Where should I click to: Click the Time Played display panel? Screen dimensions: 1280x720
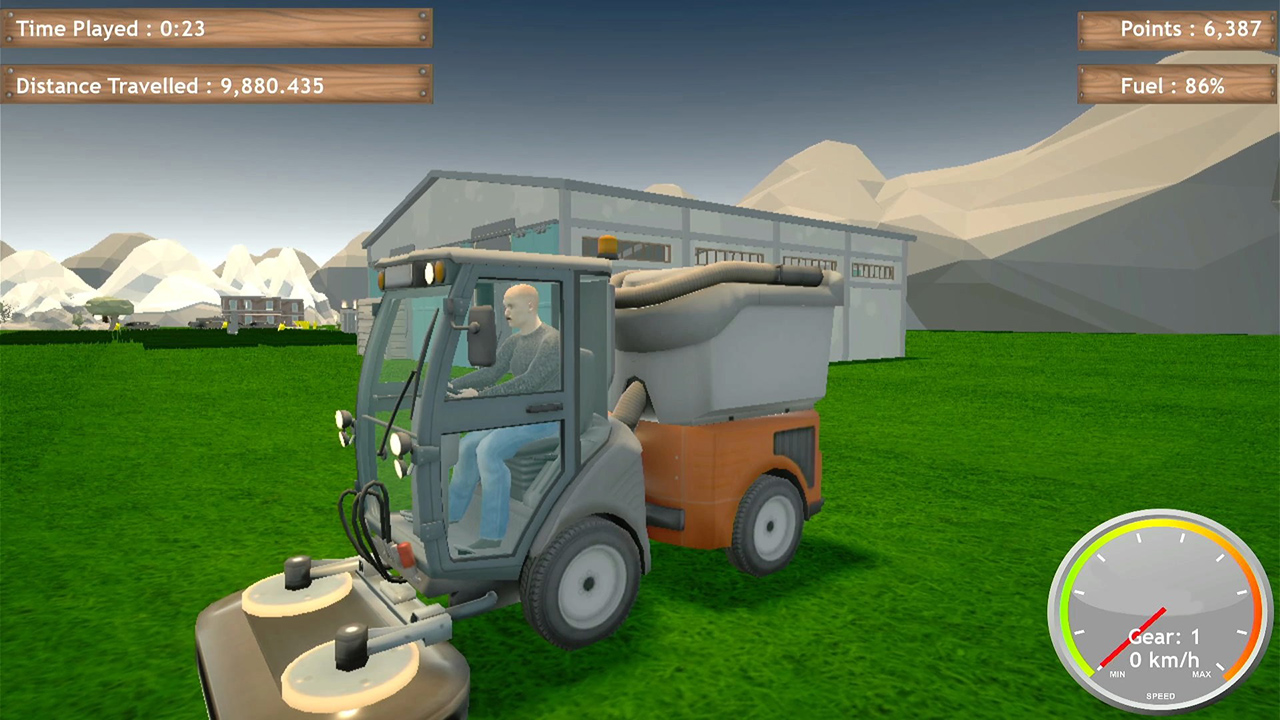213,29
